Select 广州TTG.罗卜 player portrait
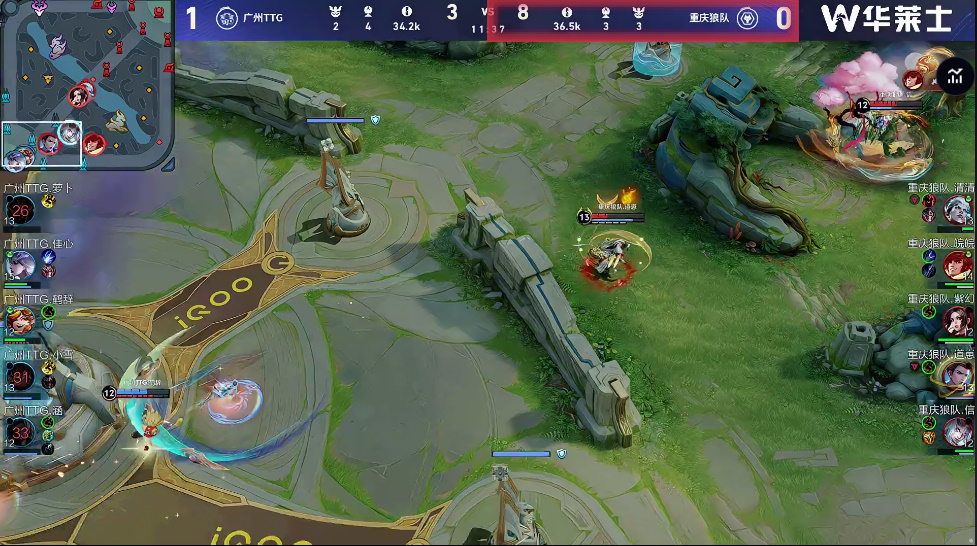 pyautogui.click(x=21, y=209)
